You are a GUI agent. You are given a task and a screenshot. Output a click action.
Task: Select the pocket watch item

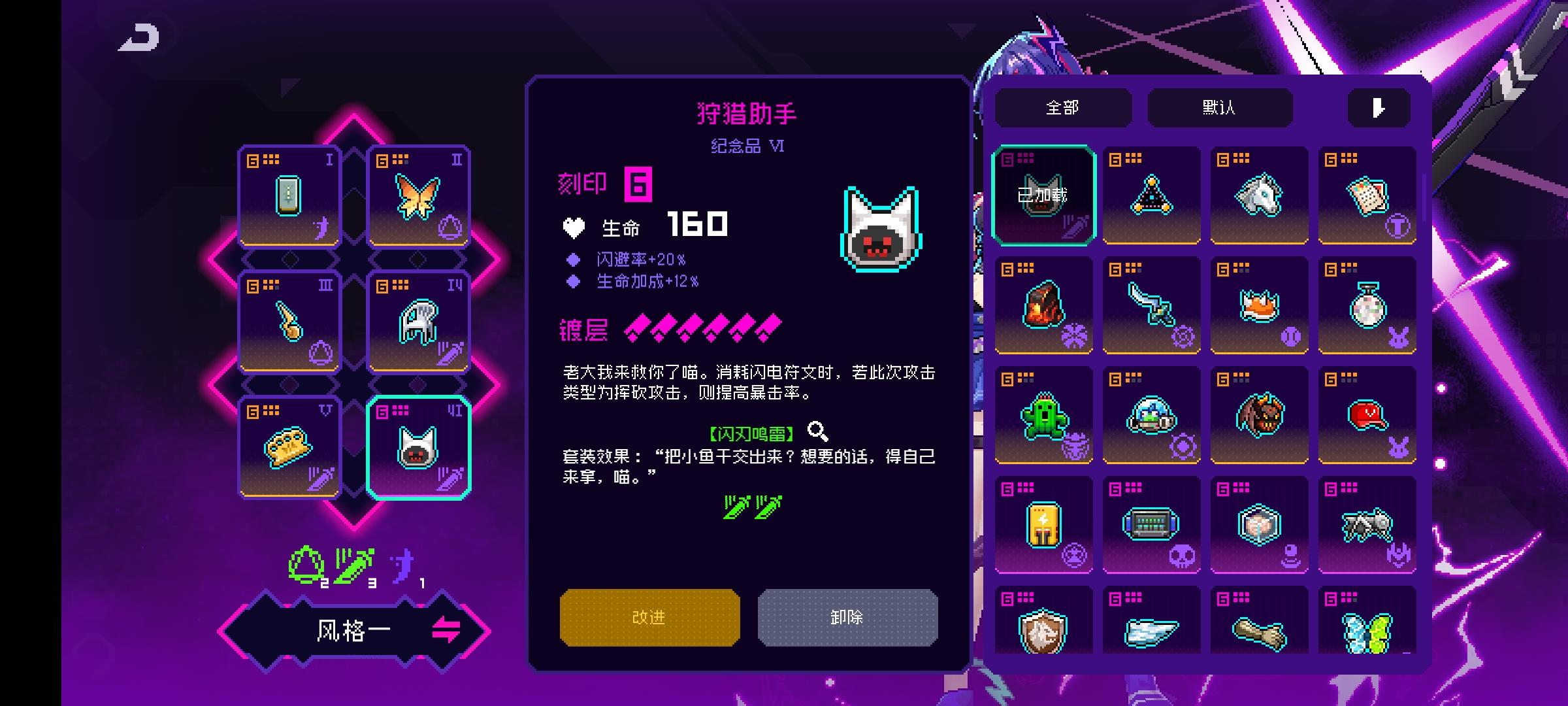coord(1367,304)
